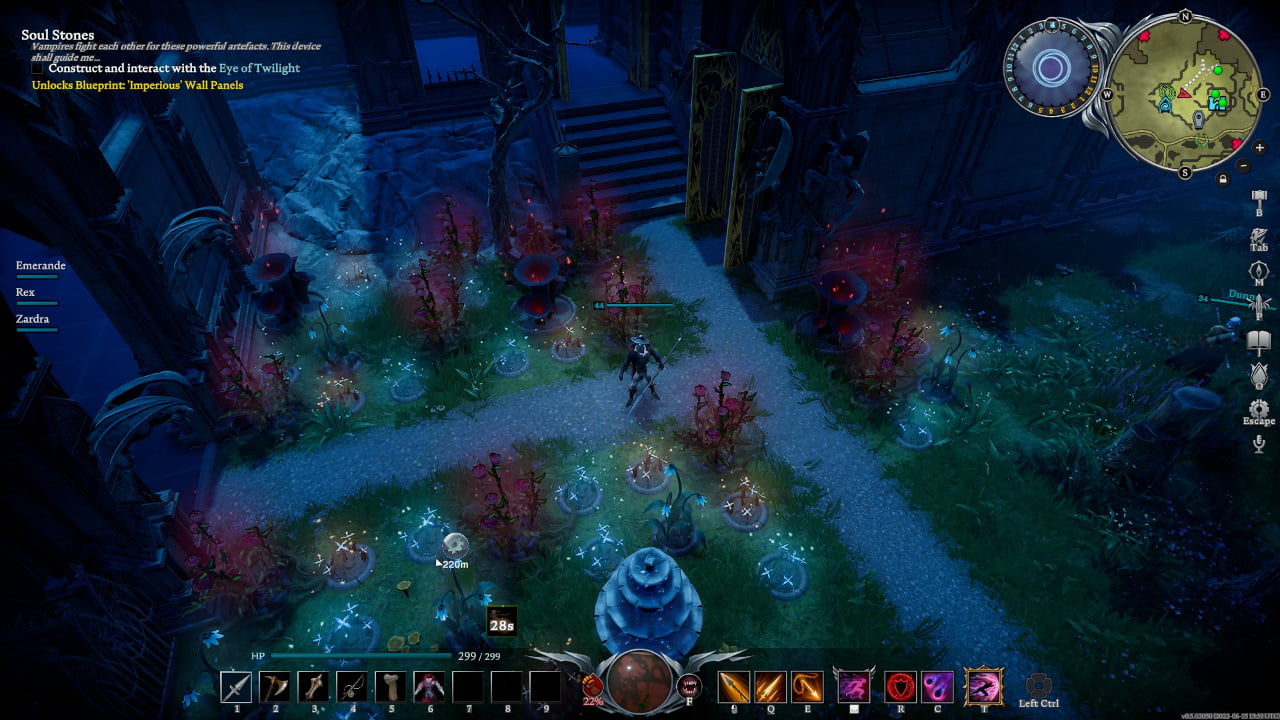Screen dimensions: 1280x720
Task: Tick the Eye of Twilight objective checkbox
Action: 38,69
